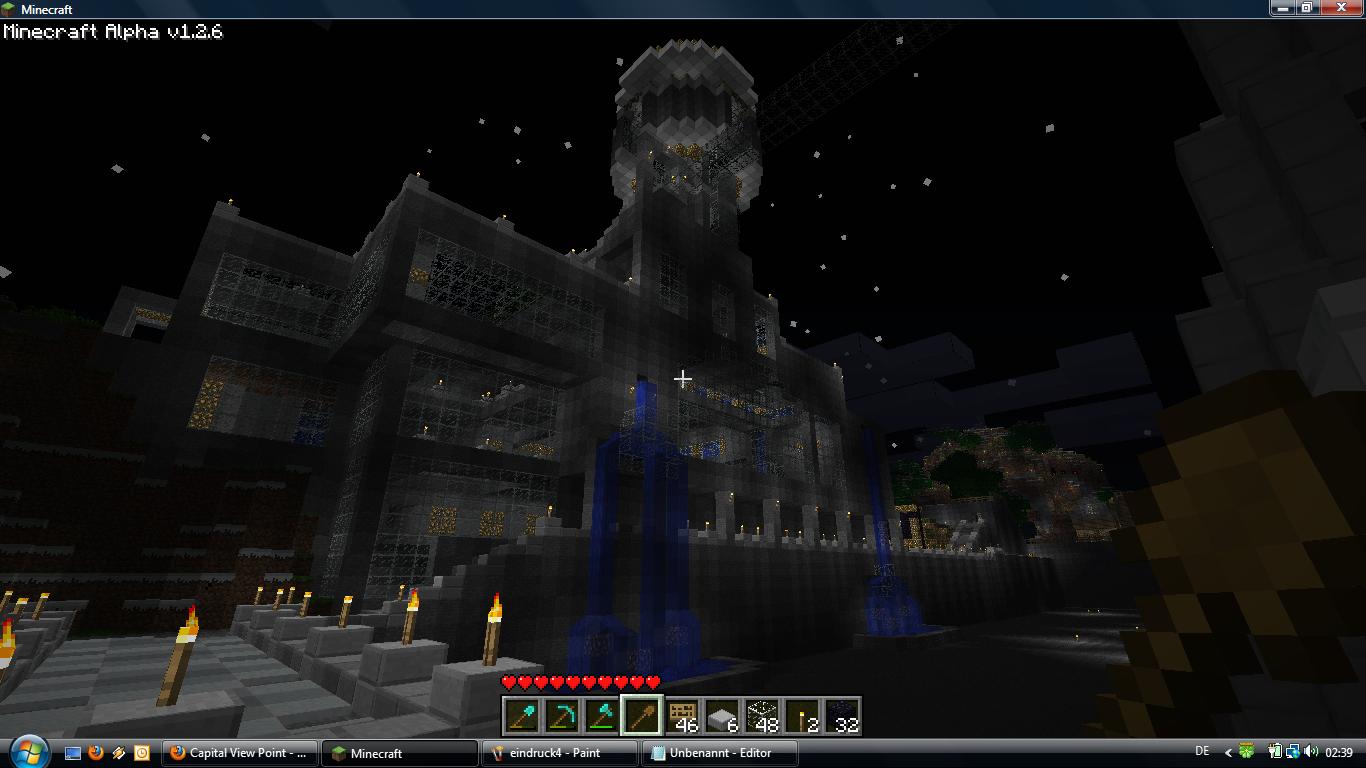Image resolution: width=1366 pixels, height=768 pixels.
Task: Select the torch slot holding 2
Action: pos(801,716)
